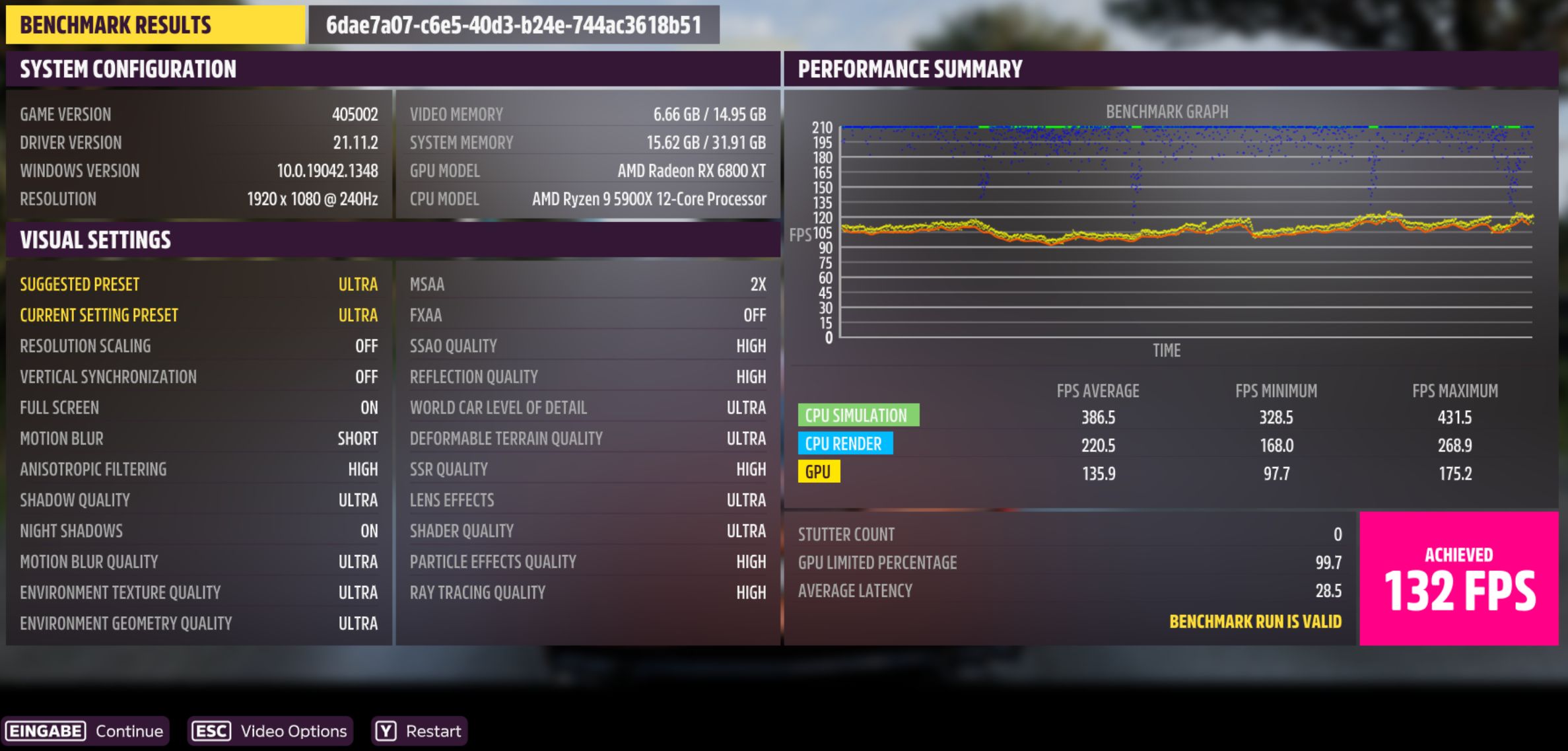Select the yellow GPU legend chip
This screenshot has width=1568, height=751.
point(819,472)
